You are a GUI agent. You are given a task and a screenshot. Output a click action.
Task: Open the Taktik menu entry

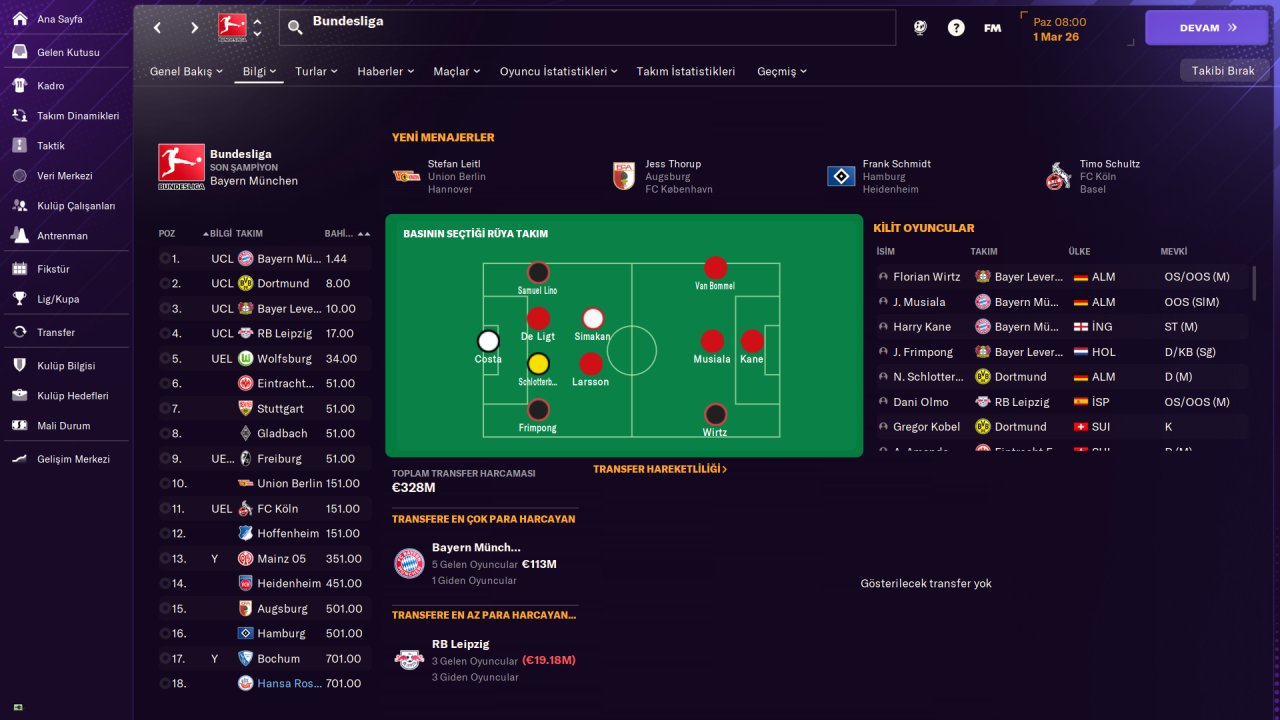51,146
